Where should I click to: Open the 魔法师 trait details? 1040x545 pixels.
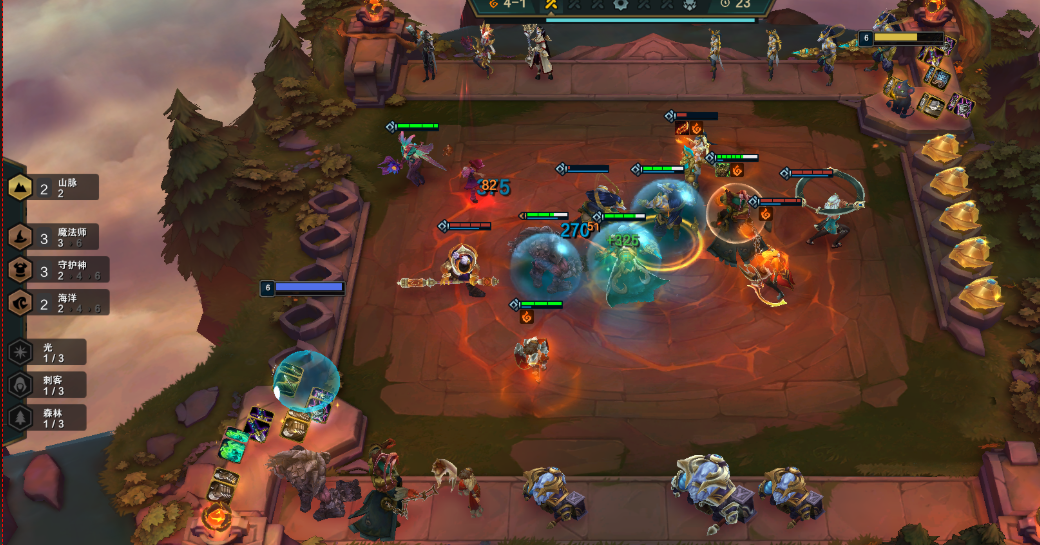59,237
